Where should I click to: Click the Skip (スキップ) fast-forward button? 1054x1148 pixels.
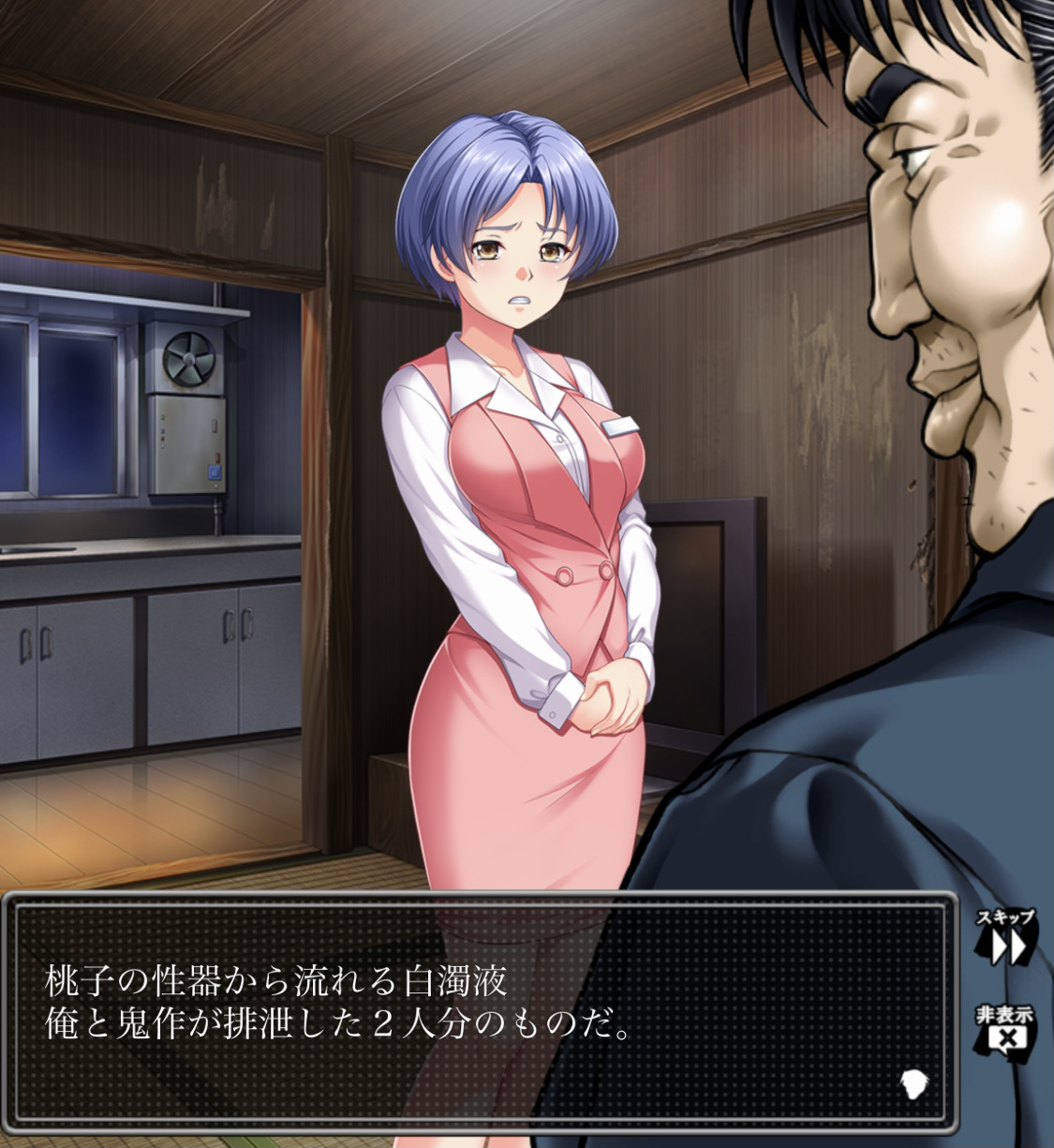point(1007,938)
